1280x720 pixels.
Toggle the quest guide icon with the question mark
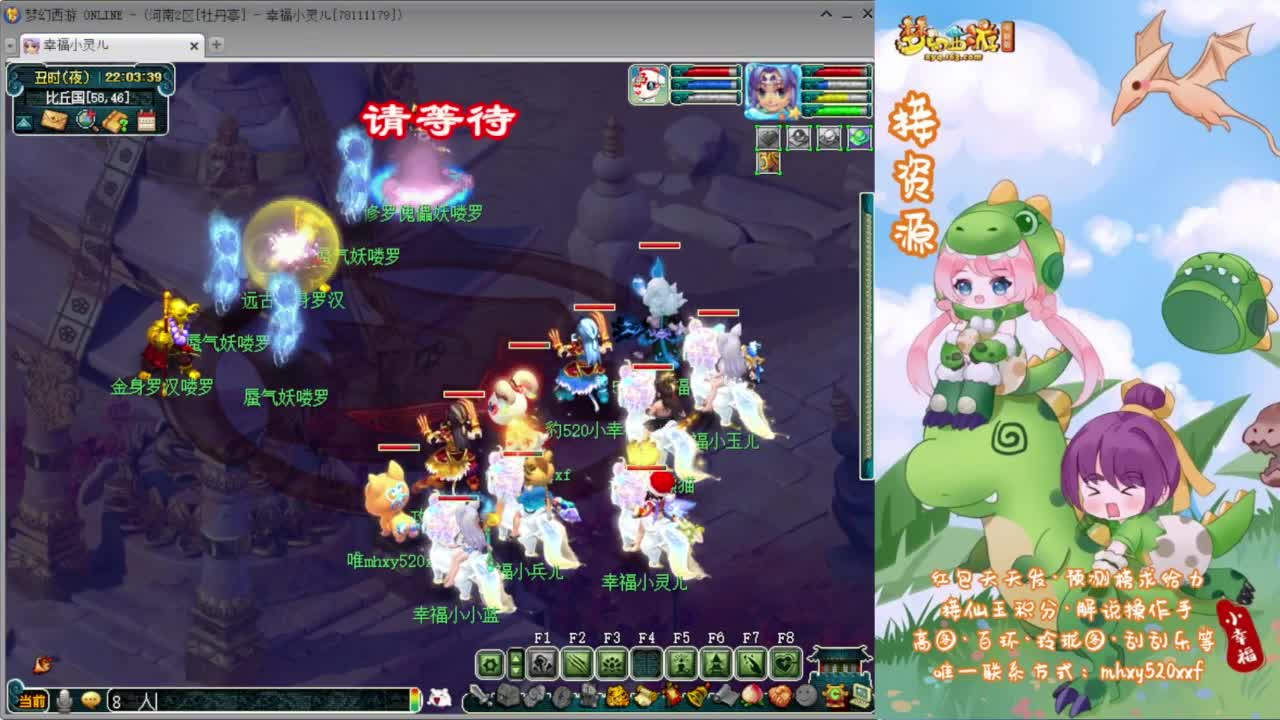114,120
